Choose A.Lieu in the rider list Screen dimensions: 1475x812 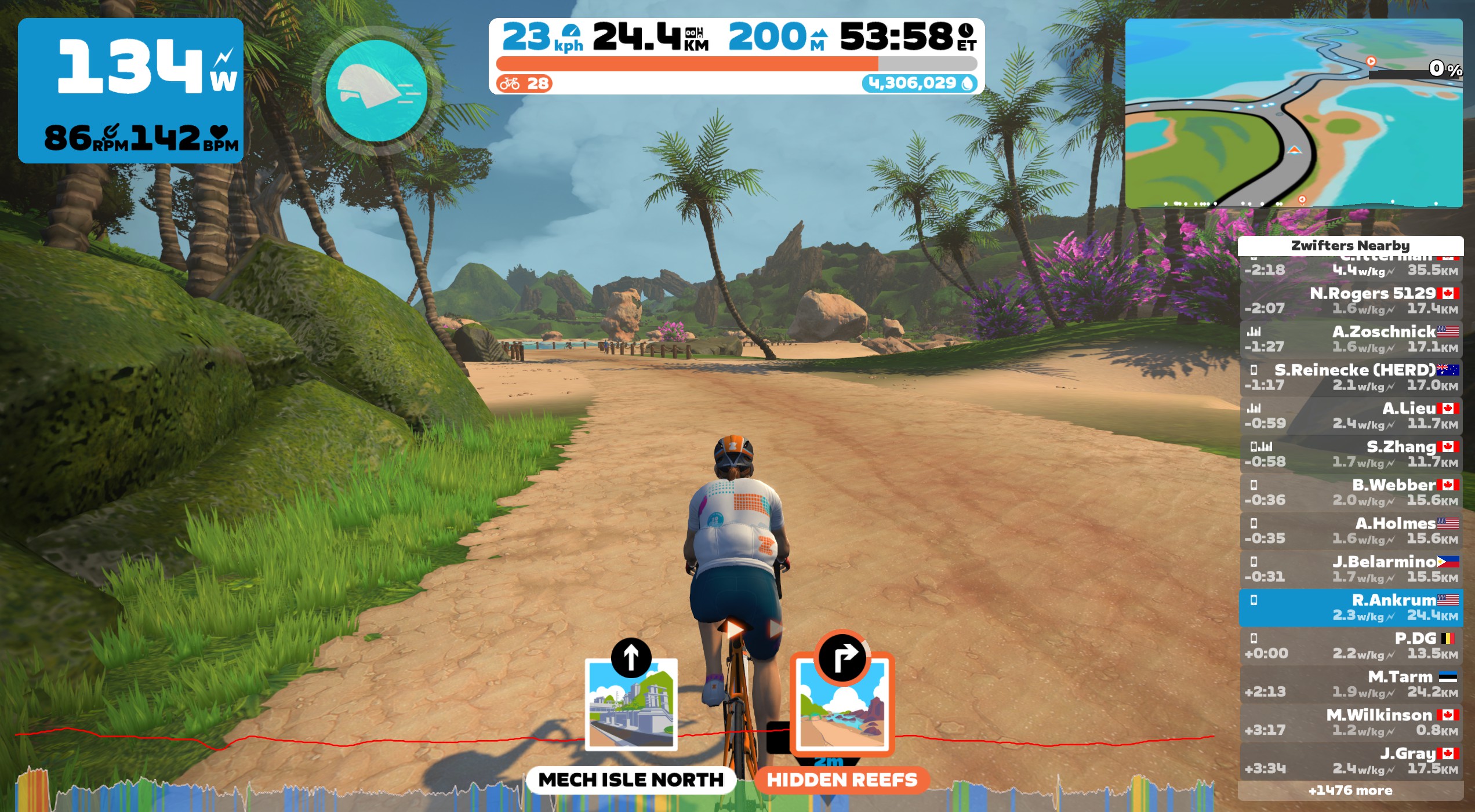click(1350, 416)
